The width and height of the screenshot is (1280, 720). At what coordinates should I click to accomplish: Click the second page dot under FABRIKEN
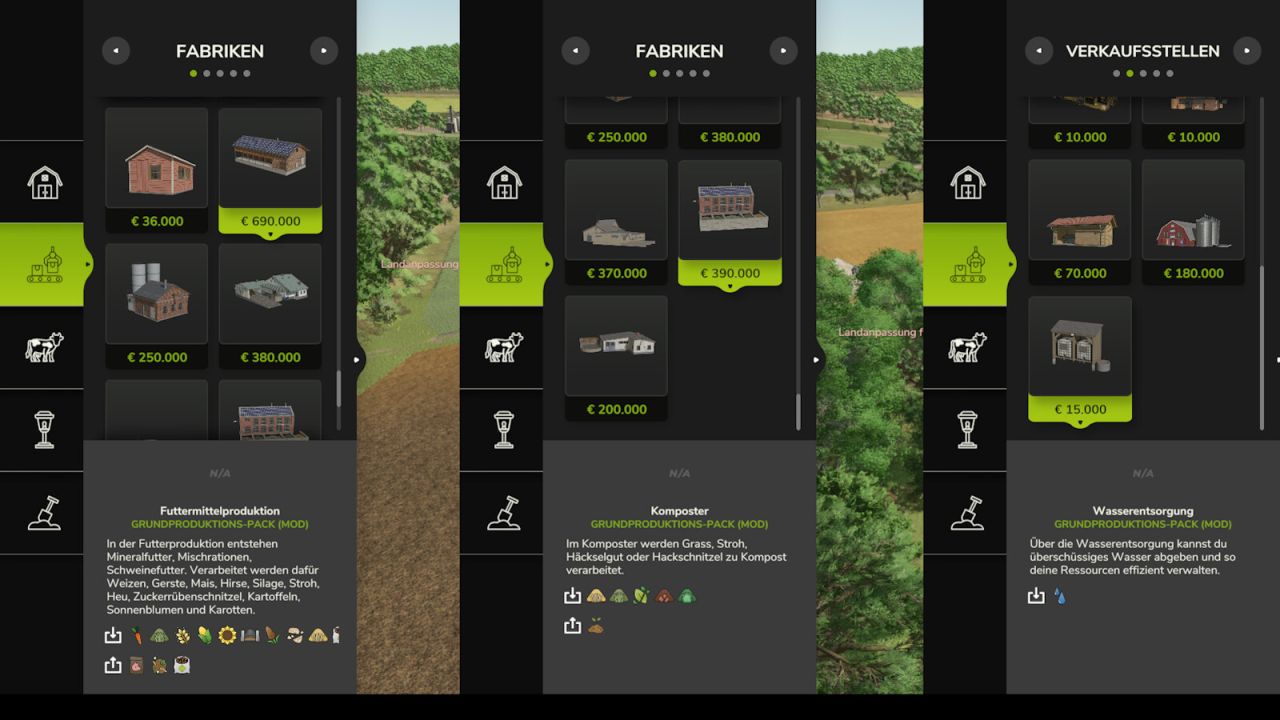[x=206, y=72]
